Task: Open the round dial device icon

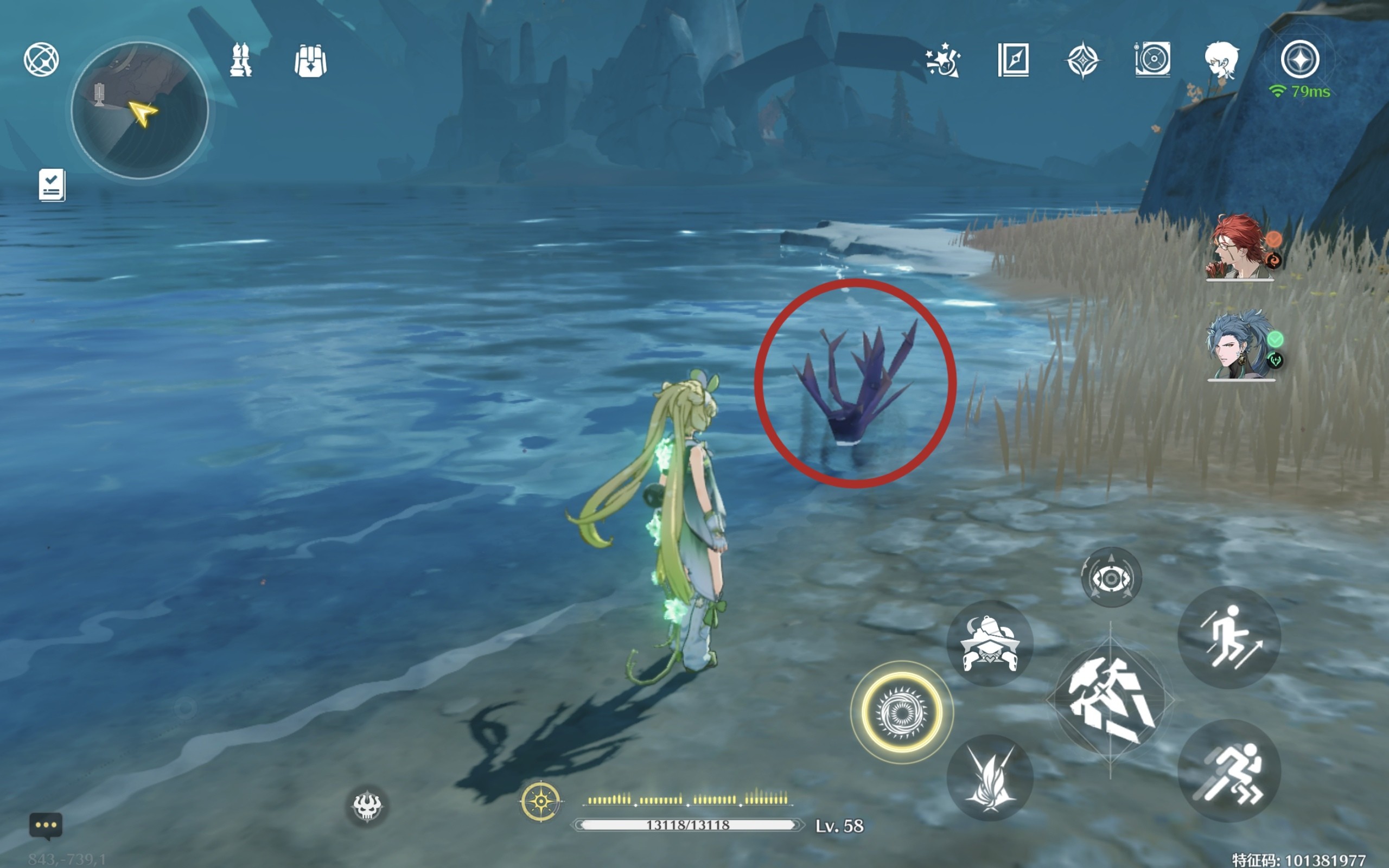Action: (x=1152, y=59)
